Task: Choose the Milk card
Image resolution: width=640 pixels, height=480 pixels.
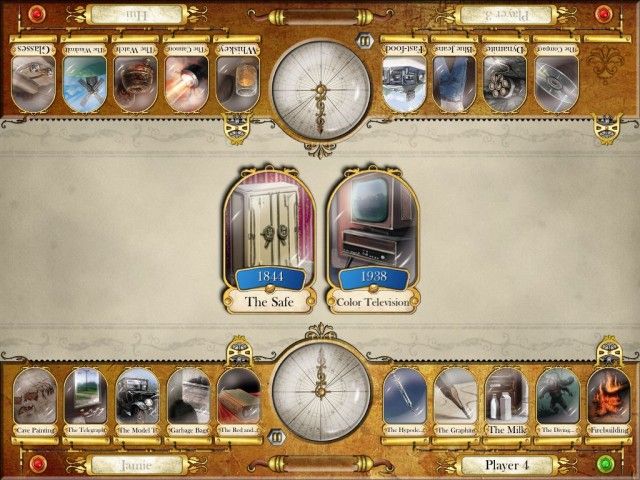Action: [506, 402]
